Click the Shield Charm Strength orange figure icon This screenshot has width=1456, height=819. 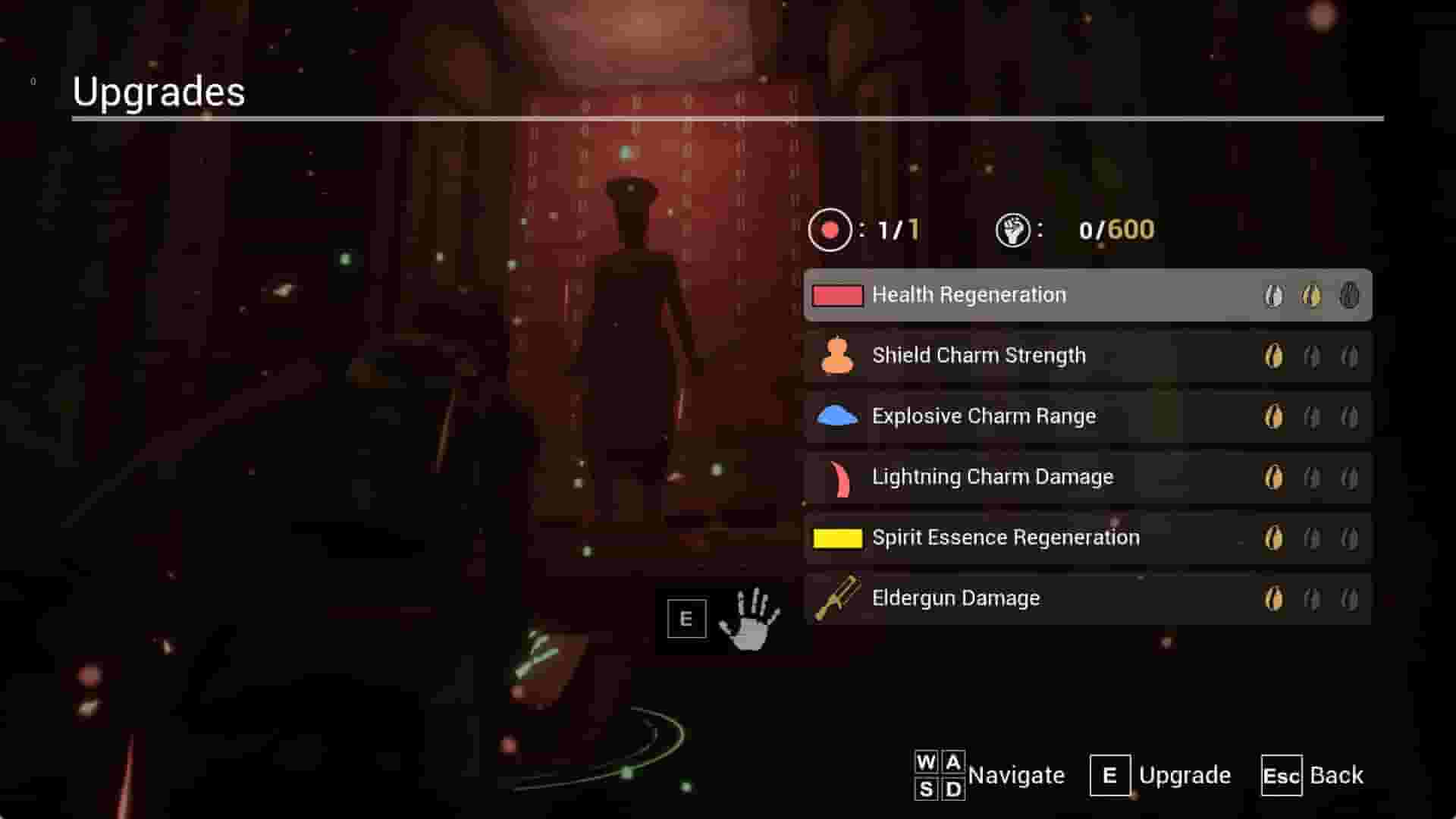837,355
